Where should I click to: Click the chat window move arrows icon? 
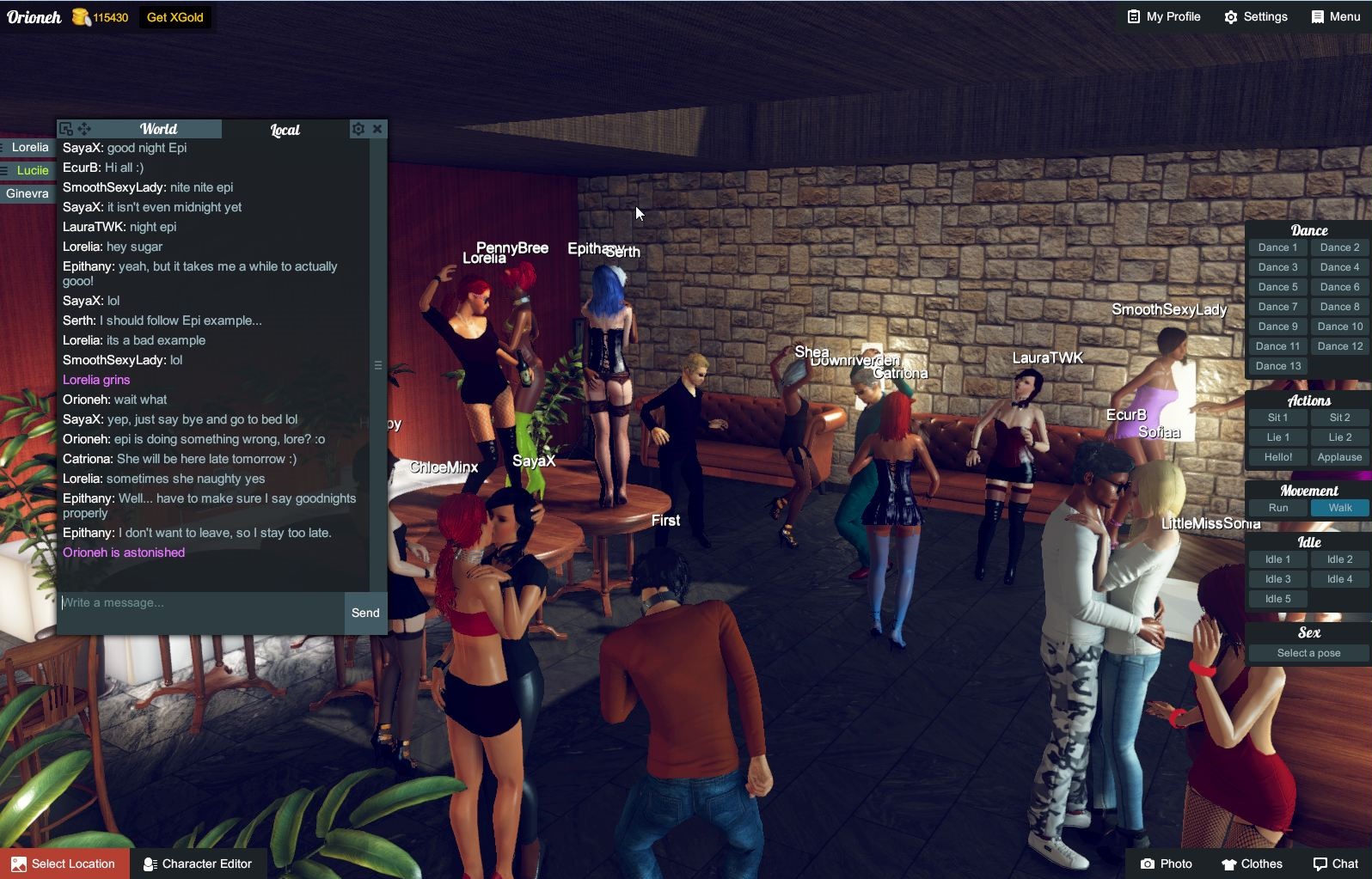tap(83, 128)
